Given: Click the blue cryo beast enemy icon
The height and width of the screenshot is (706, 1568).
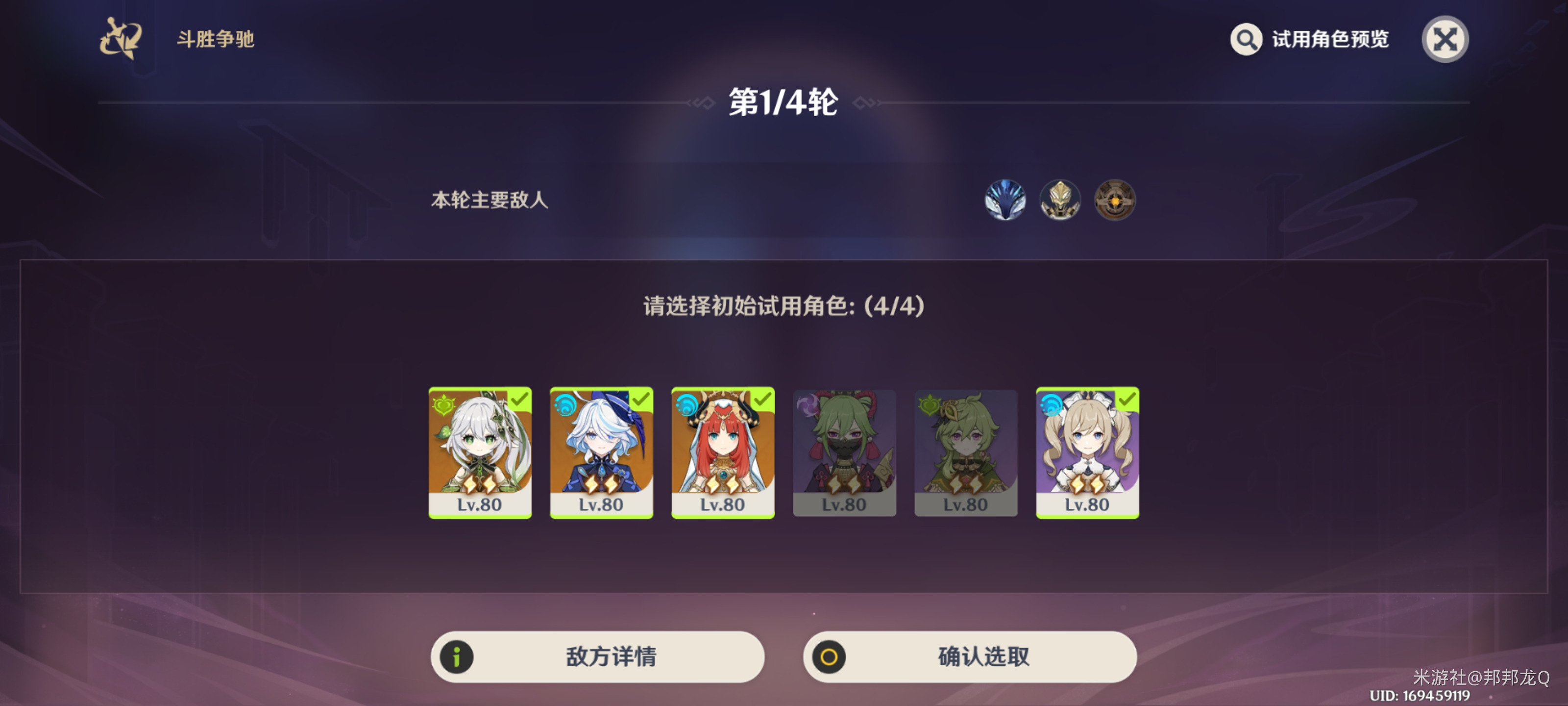Looking at the screenshot, I should [1005, 201].
